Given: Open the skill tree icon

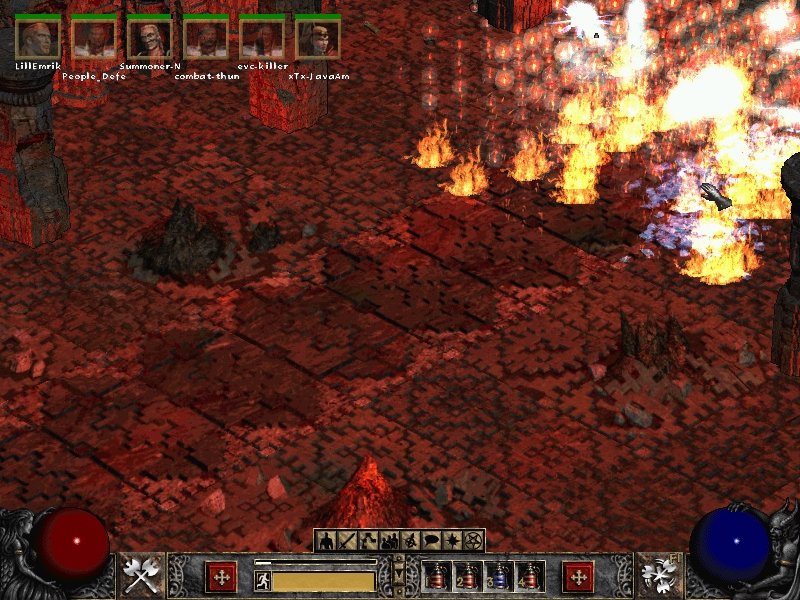Looking at the screenshot, I should [x=368, y=541].
